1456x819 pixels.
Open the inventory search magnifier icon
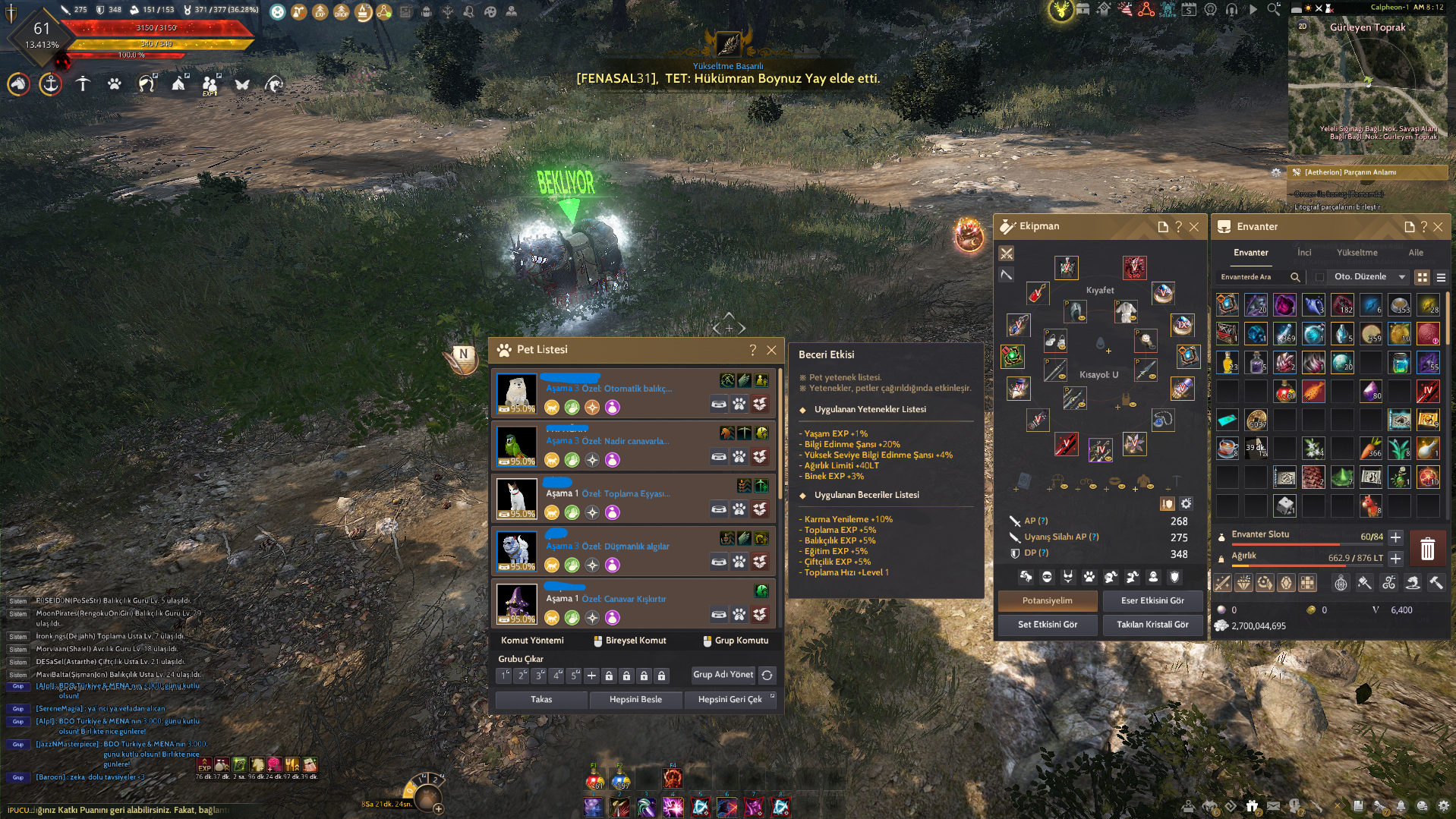pos(1297,277)
